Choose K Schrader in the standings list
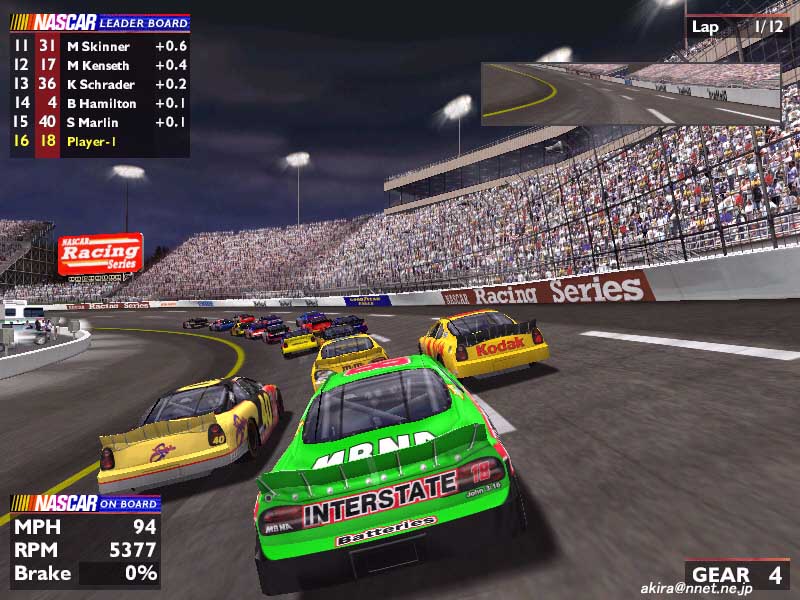 pyautogui.click(x=98, y=84)
